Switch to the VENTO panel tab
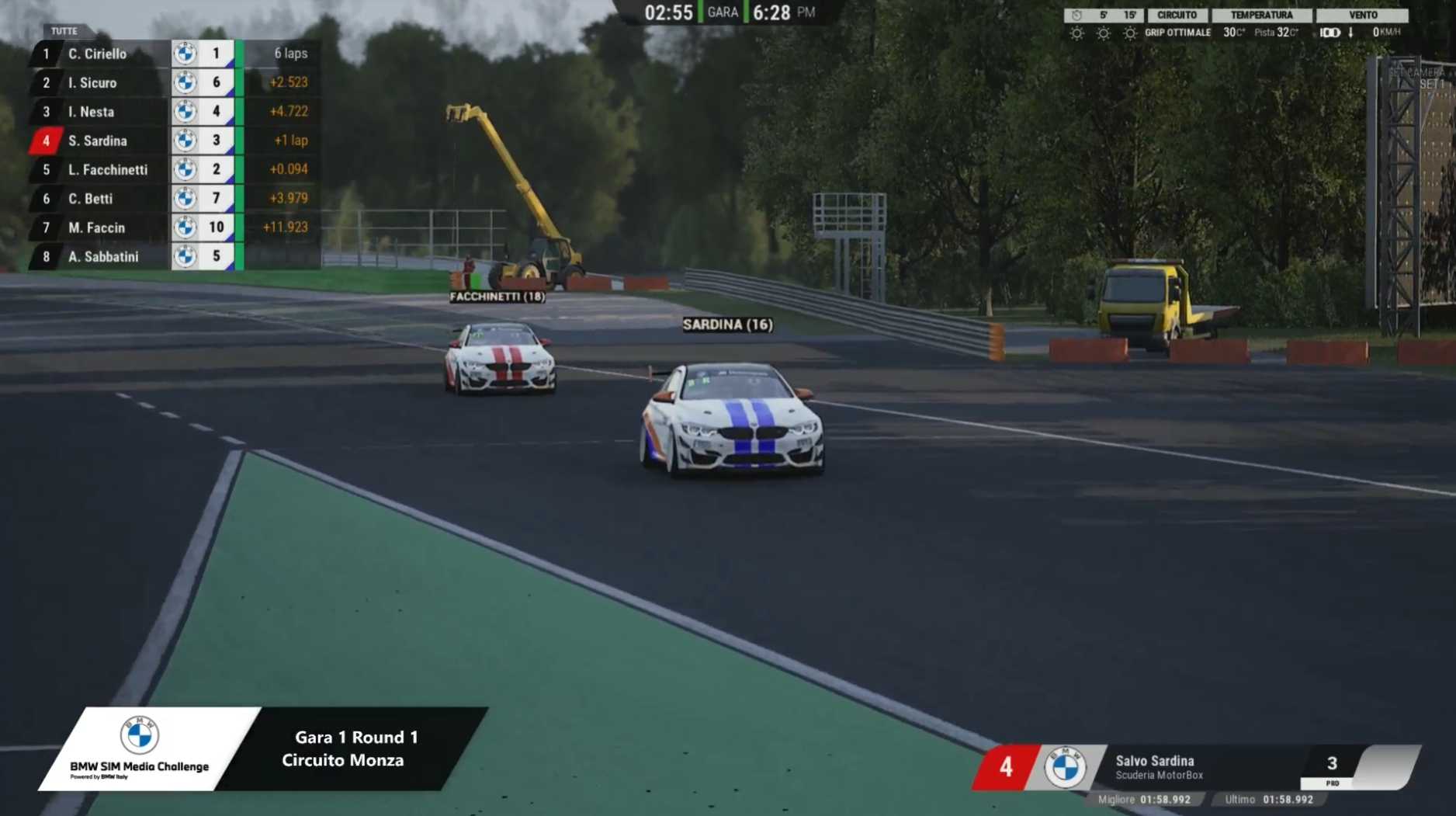This screenshot has height=816, width=1456. [x=1363, y=15]
